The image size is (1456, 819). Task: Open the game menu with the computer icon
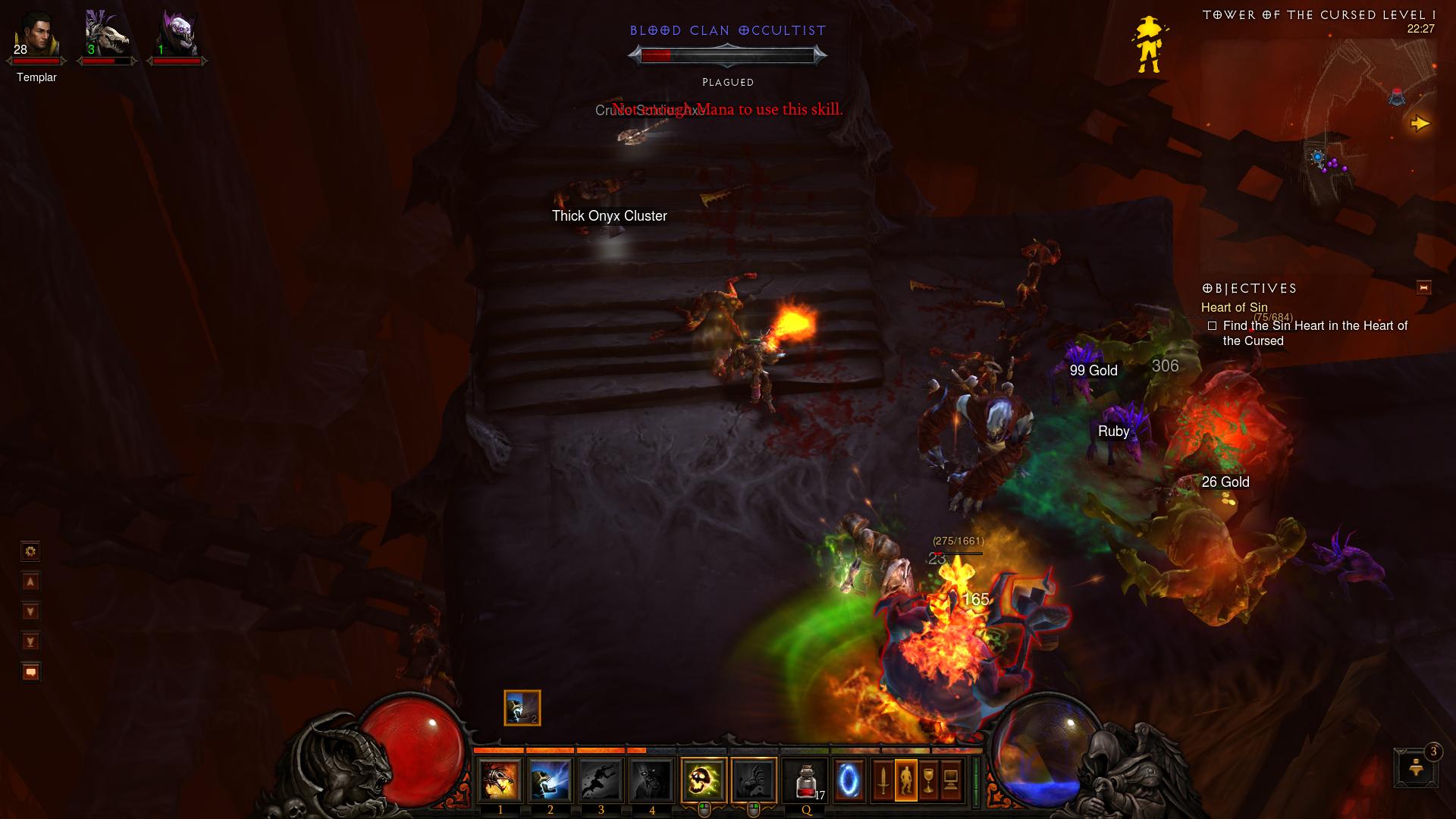click(x=951, y=780)
